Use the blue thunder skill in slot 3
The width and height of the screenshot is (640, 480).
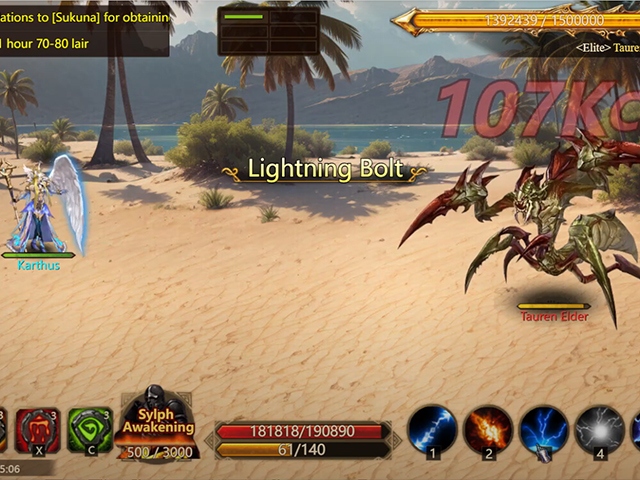[x=544, y=429]
